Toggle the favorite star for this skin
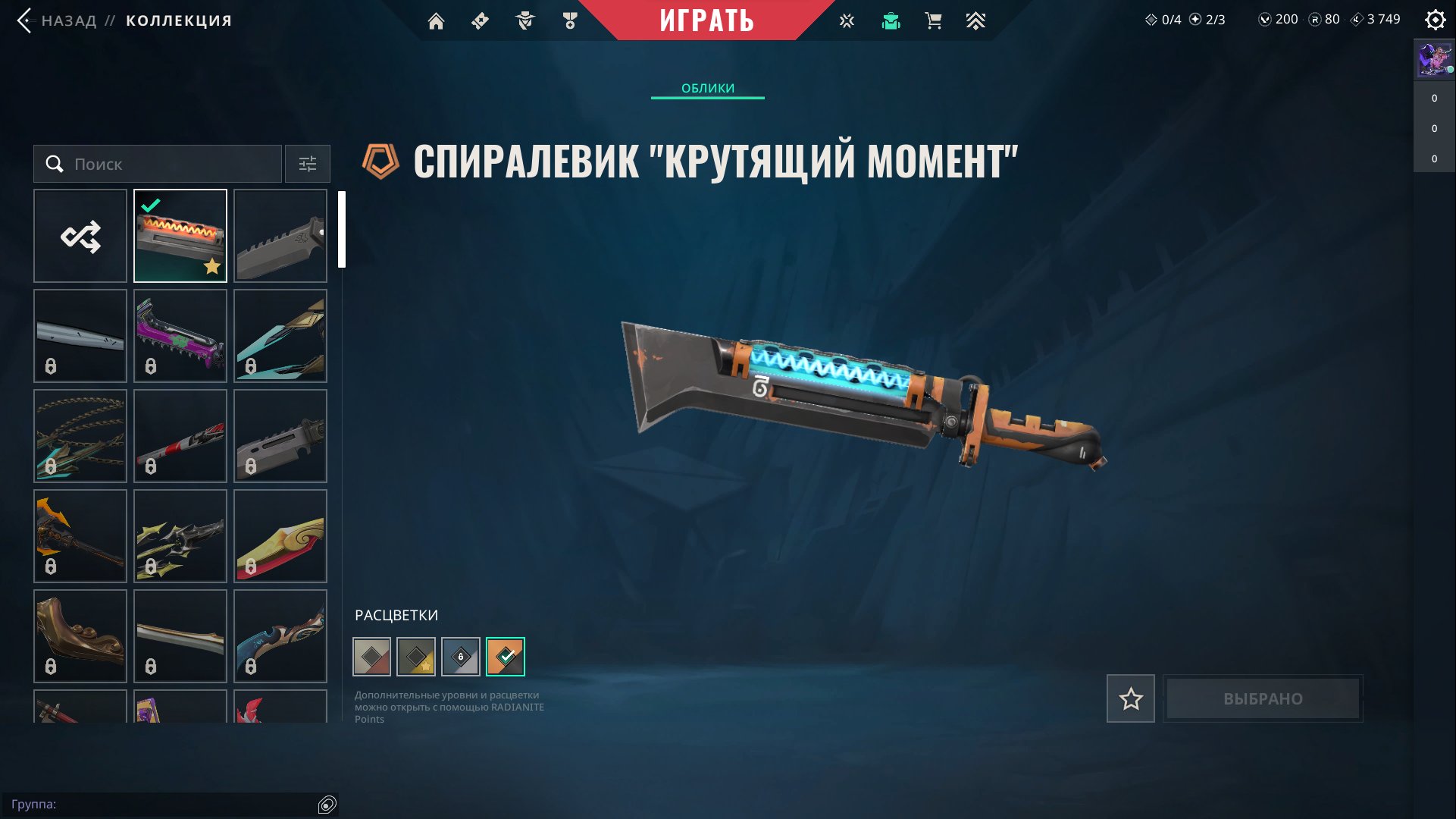This screenshot has width=1456, height=819. point(1130,698)
